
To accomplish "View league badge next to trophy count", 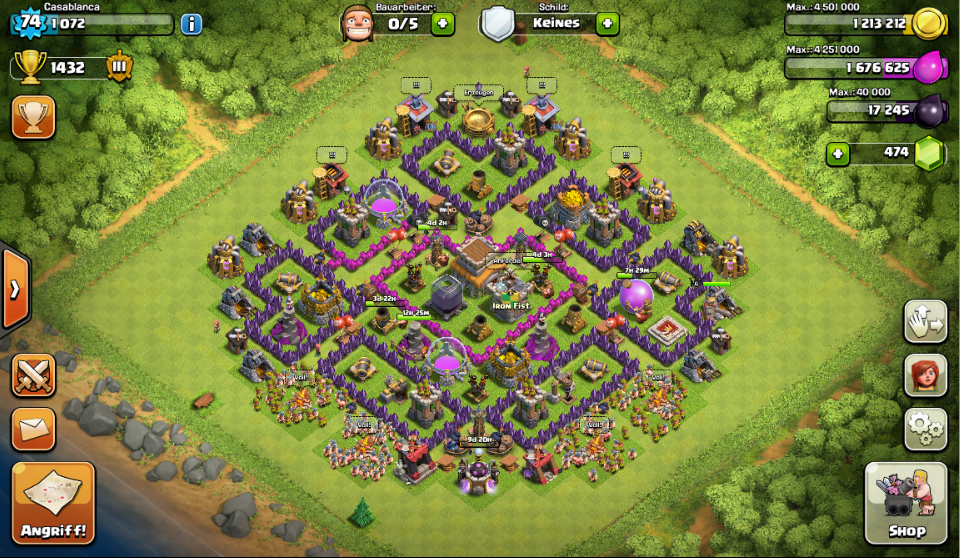I will [x=119, y=67].
